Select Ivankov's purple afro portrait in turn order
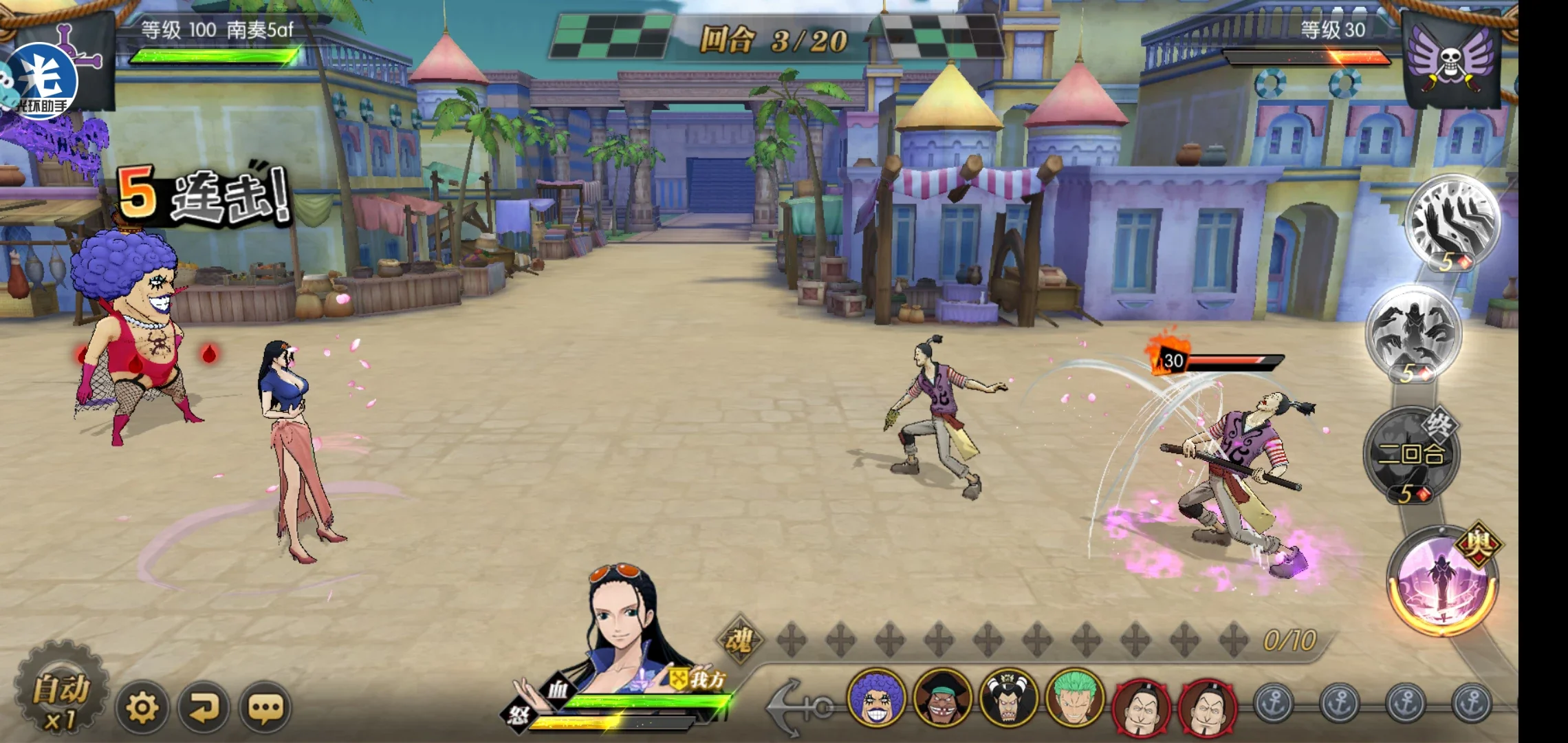Image resolution: width=1568 pixels, height=743 pixels. tap(875, 698)
